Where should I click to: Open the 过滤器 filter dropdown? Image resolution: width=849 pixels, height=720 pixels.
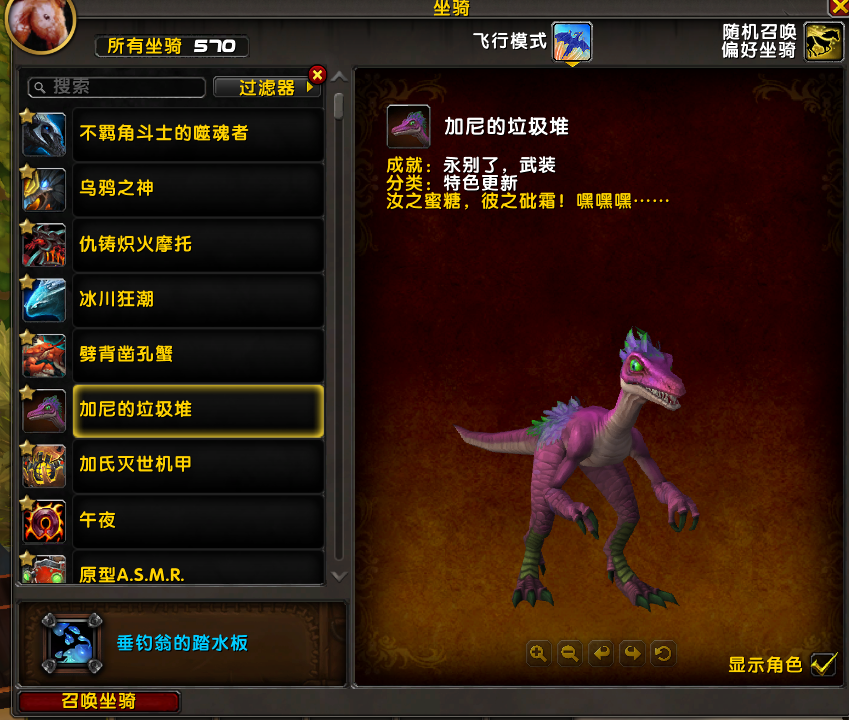pos(267,88)
